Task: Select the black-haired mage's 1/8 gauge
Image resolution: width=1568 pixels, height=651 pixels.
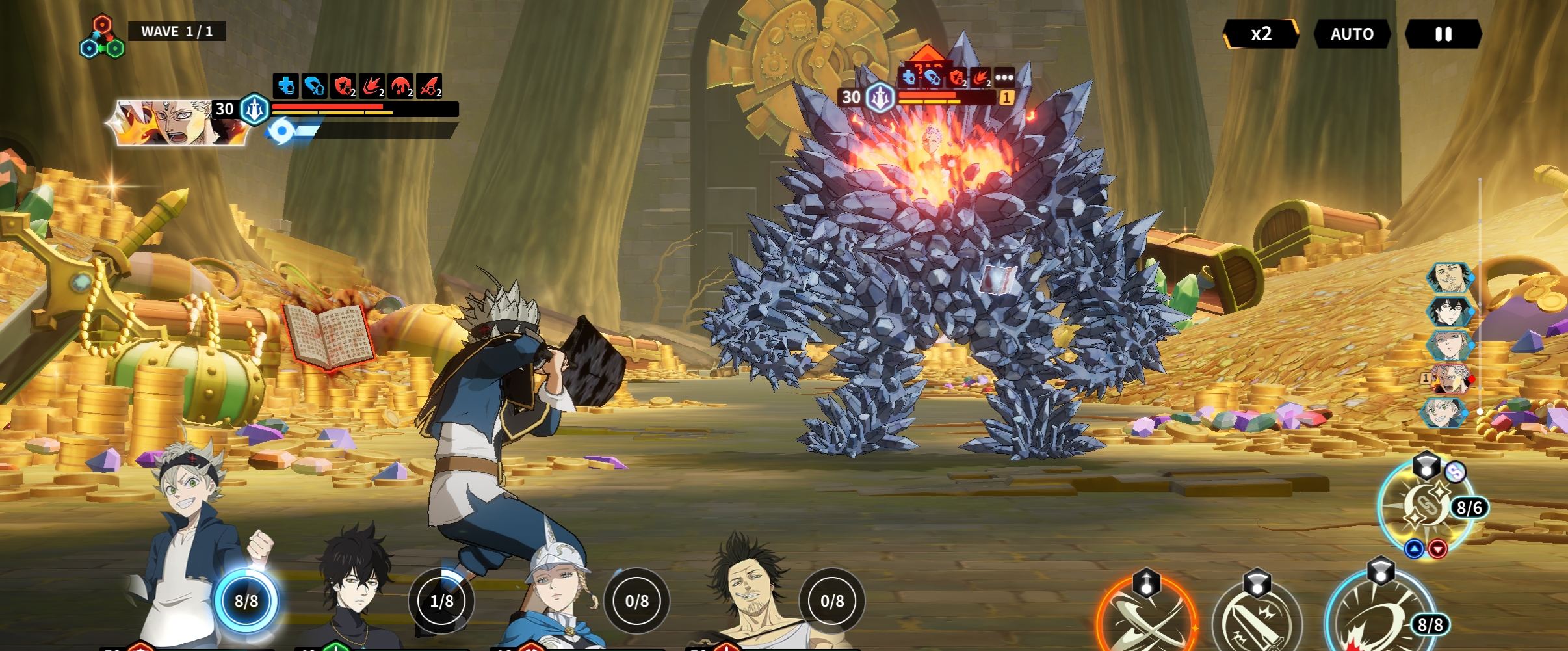Action: pyautogui.click(x=441, y=601)
